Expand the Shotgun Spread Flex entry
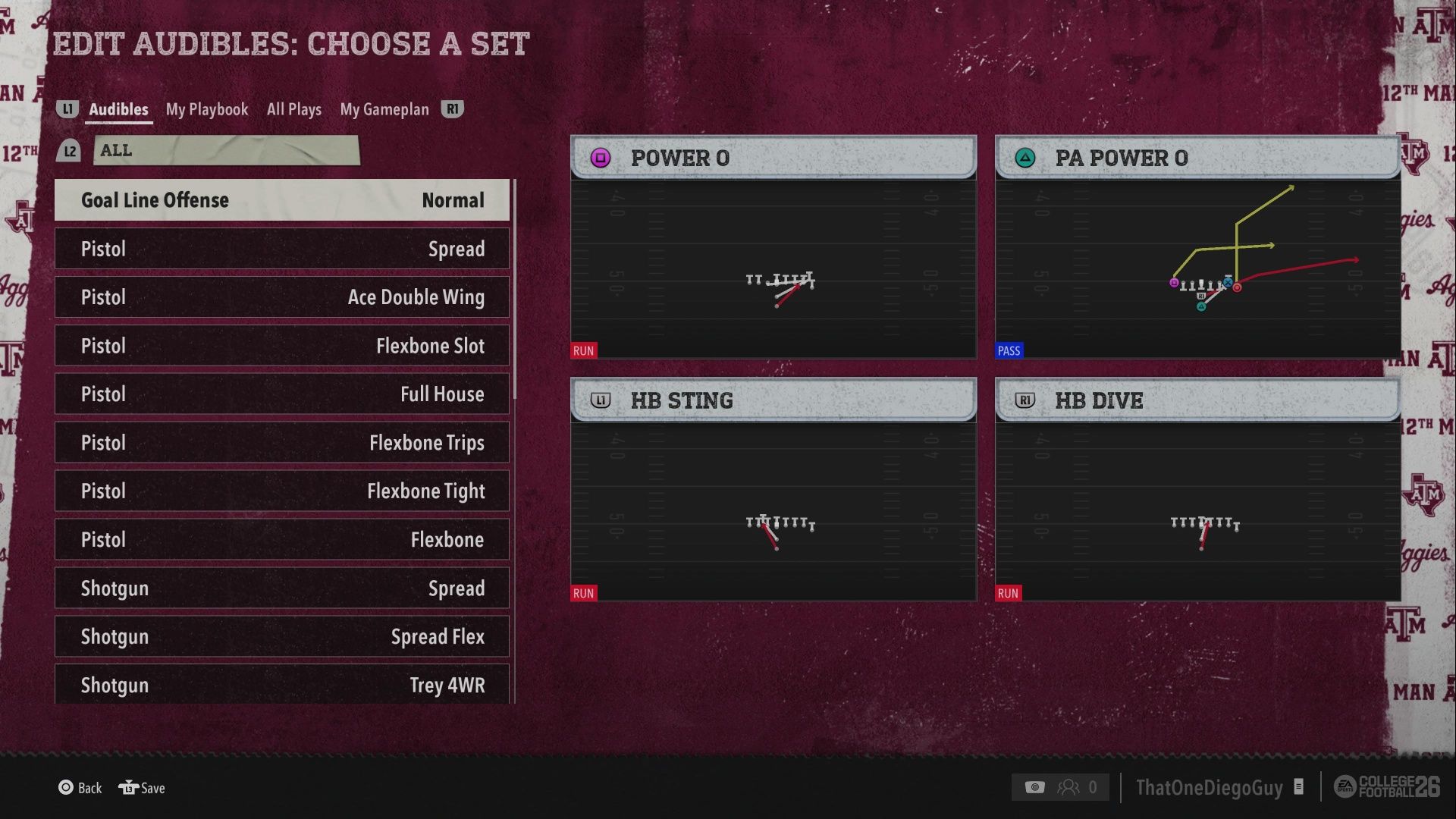Viewport: 1456px width, 819px height. tap(281, 636)
